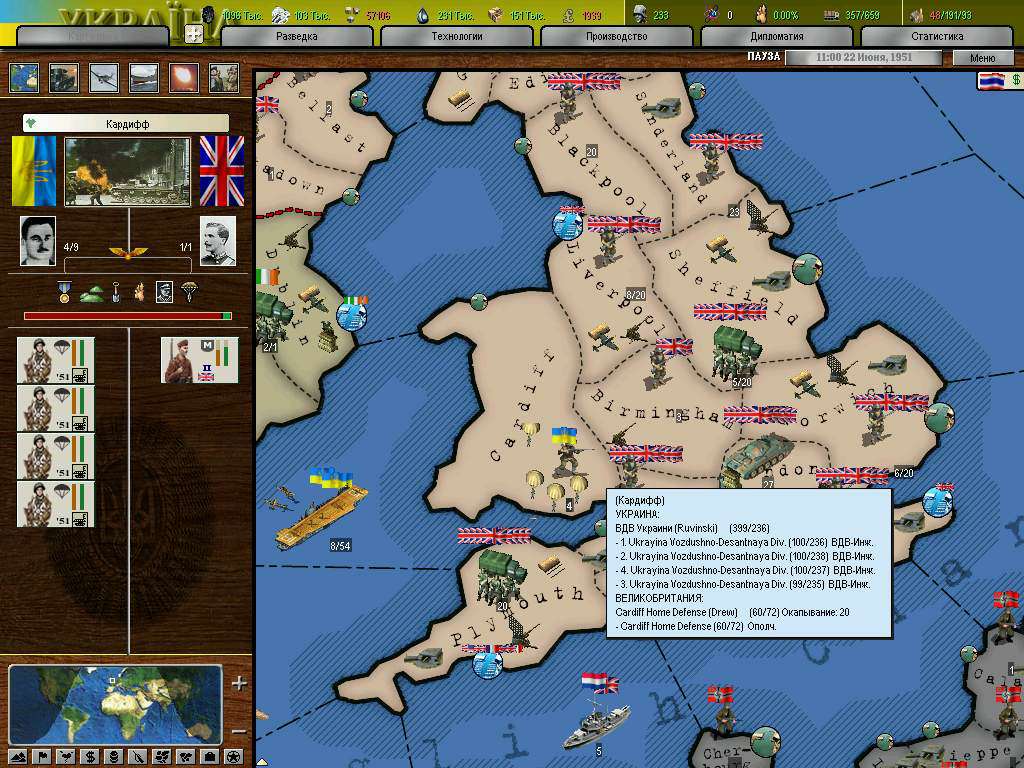Open the Производство (Production) tab
The height and width of the screenshot is (768, 1024).
pyautogui.click(x=616, y=36)
